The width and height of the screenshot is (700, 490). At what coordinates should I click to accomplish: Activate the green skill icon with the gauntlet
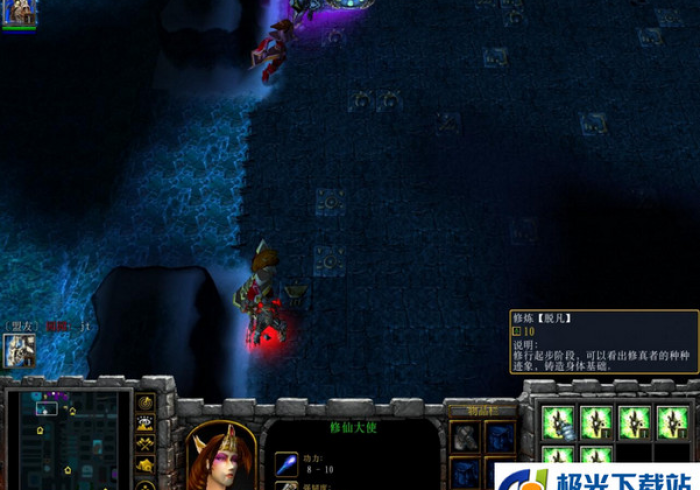(560, 422)
